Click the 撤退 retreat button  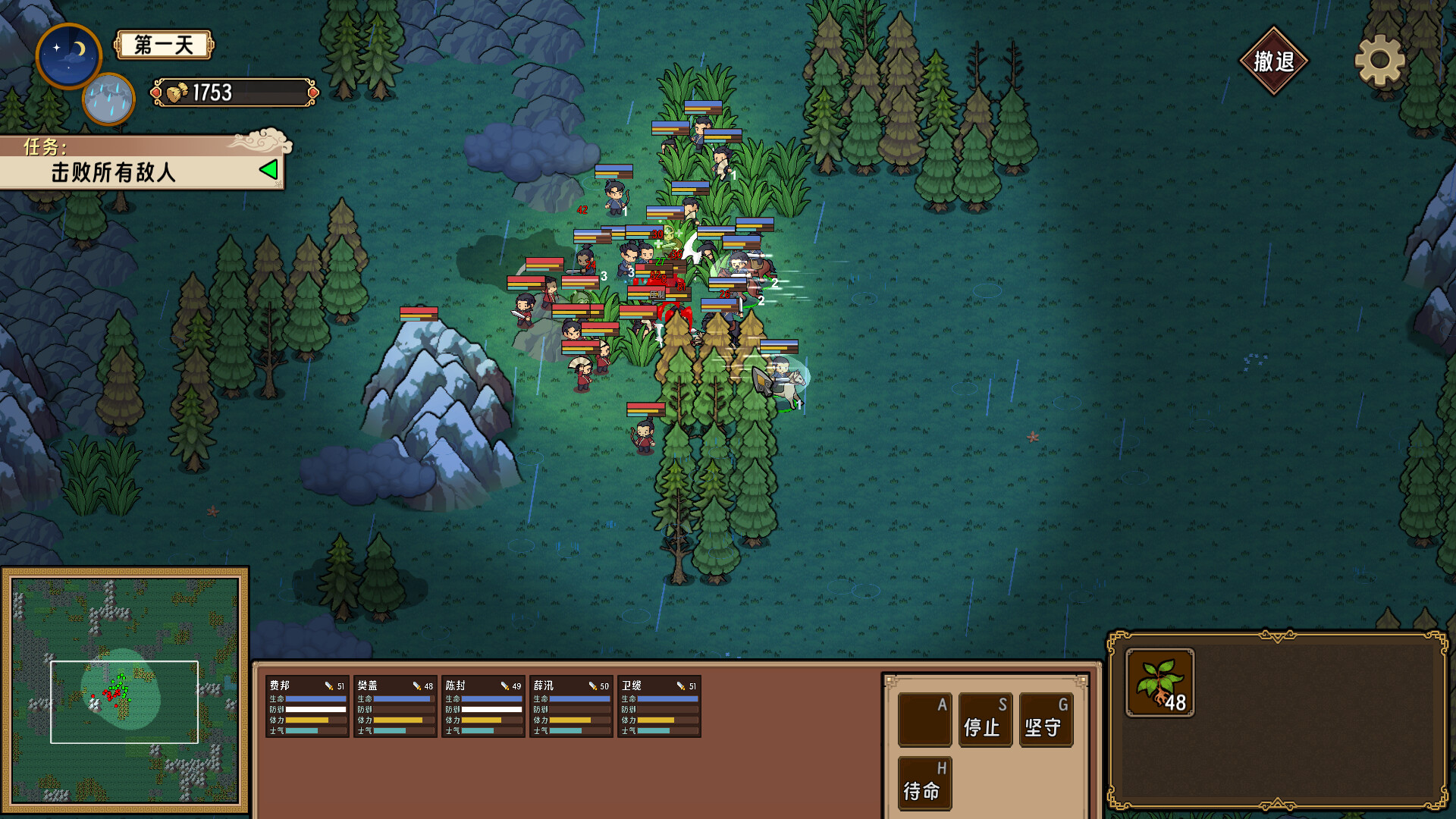(x=1273, y=61)
